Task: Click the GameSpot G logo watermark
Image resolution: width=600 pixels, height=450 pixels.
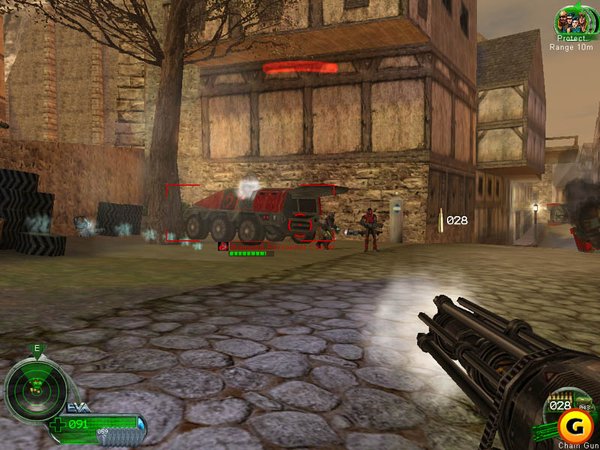Action: (x=572, y=427)
